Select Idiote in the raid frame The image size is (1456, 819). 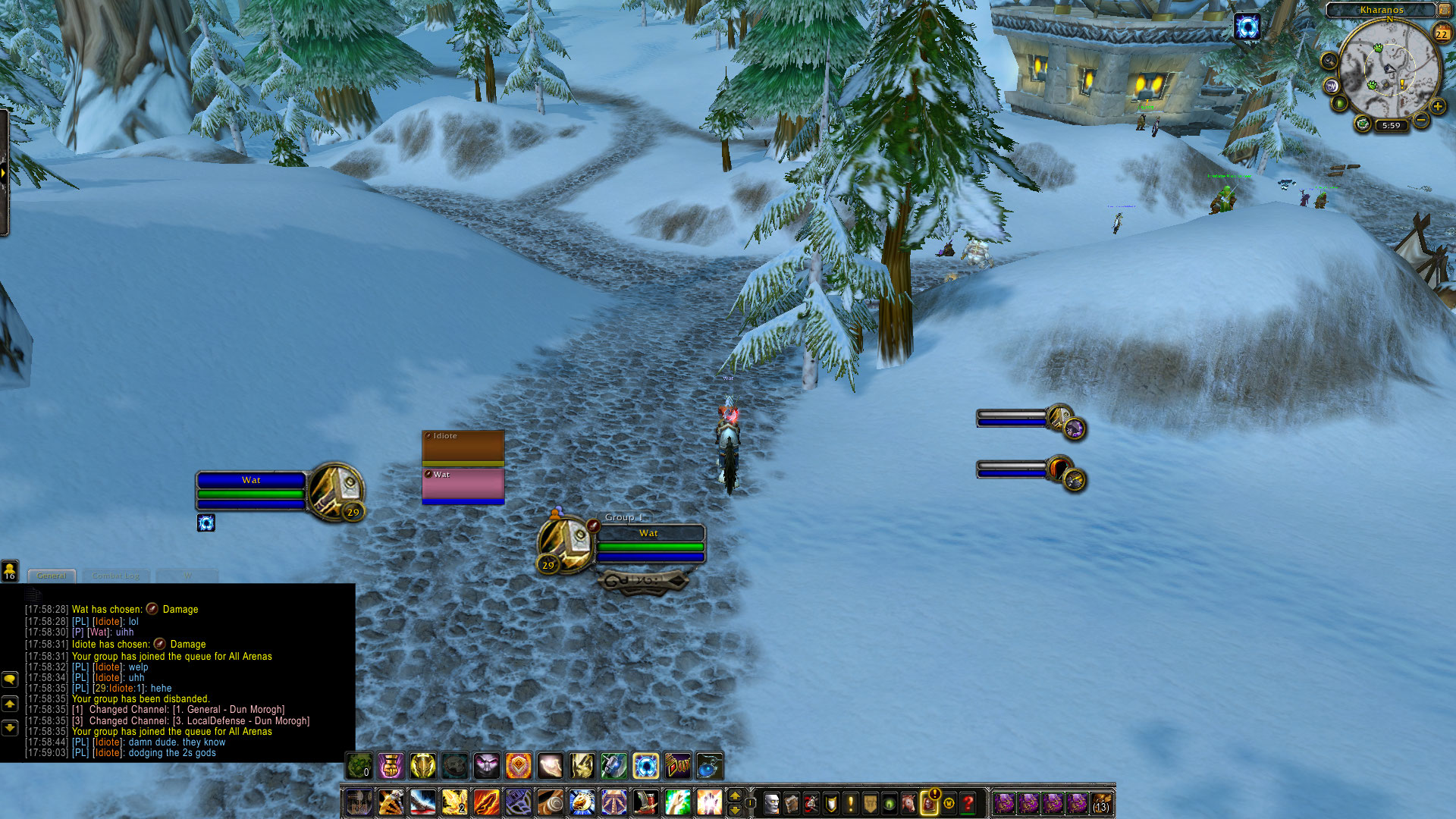click(463, 447)
